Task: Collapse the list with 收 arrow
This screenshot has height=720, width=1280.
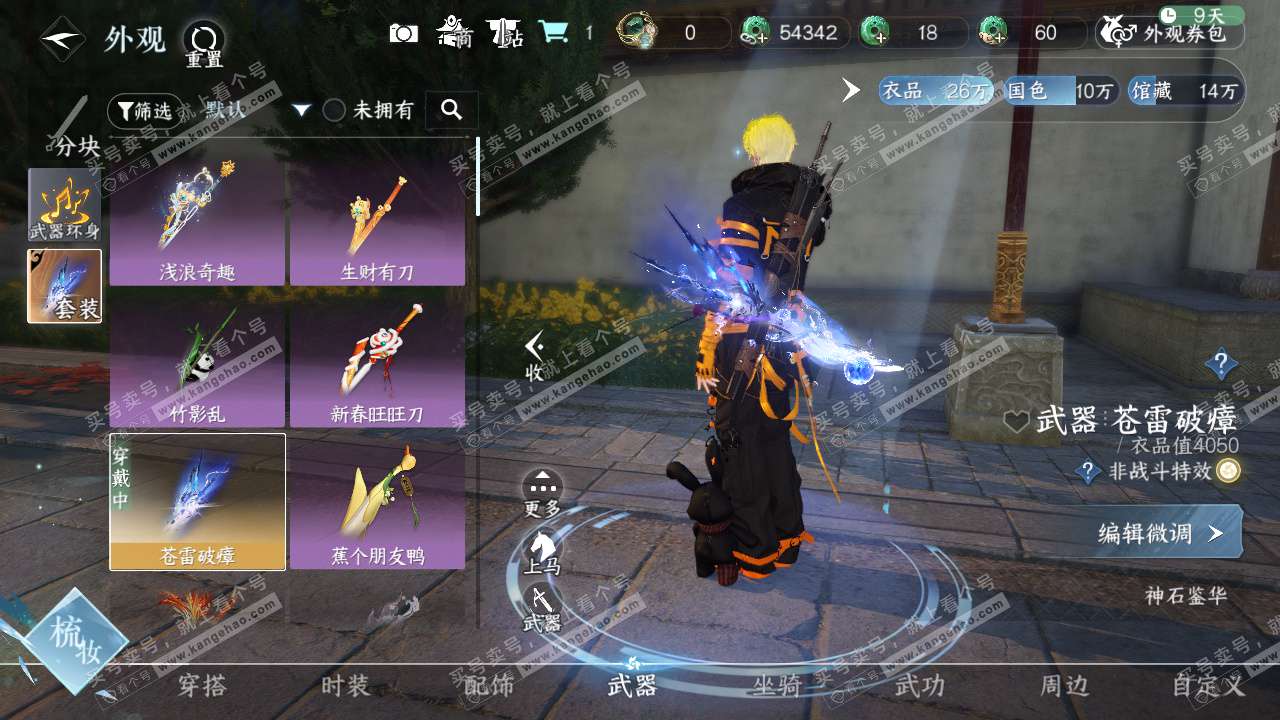Action: [x=536, y=356]
